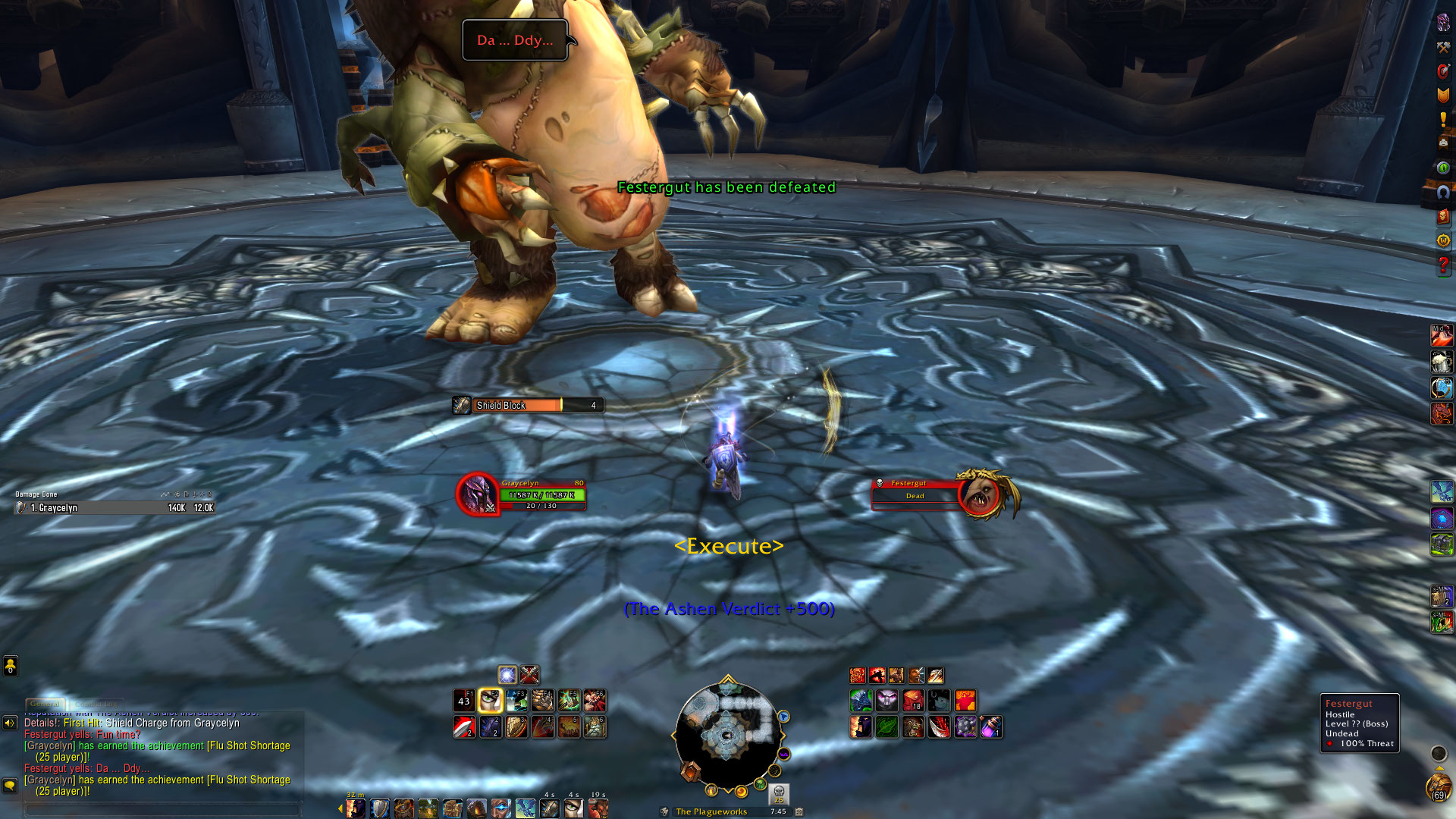Image resolution: width=1456 pixels, height=819 pixels.
Task: Open the help question mark button
Action: point(1443,265)
